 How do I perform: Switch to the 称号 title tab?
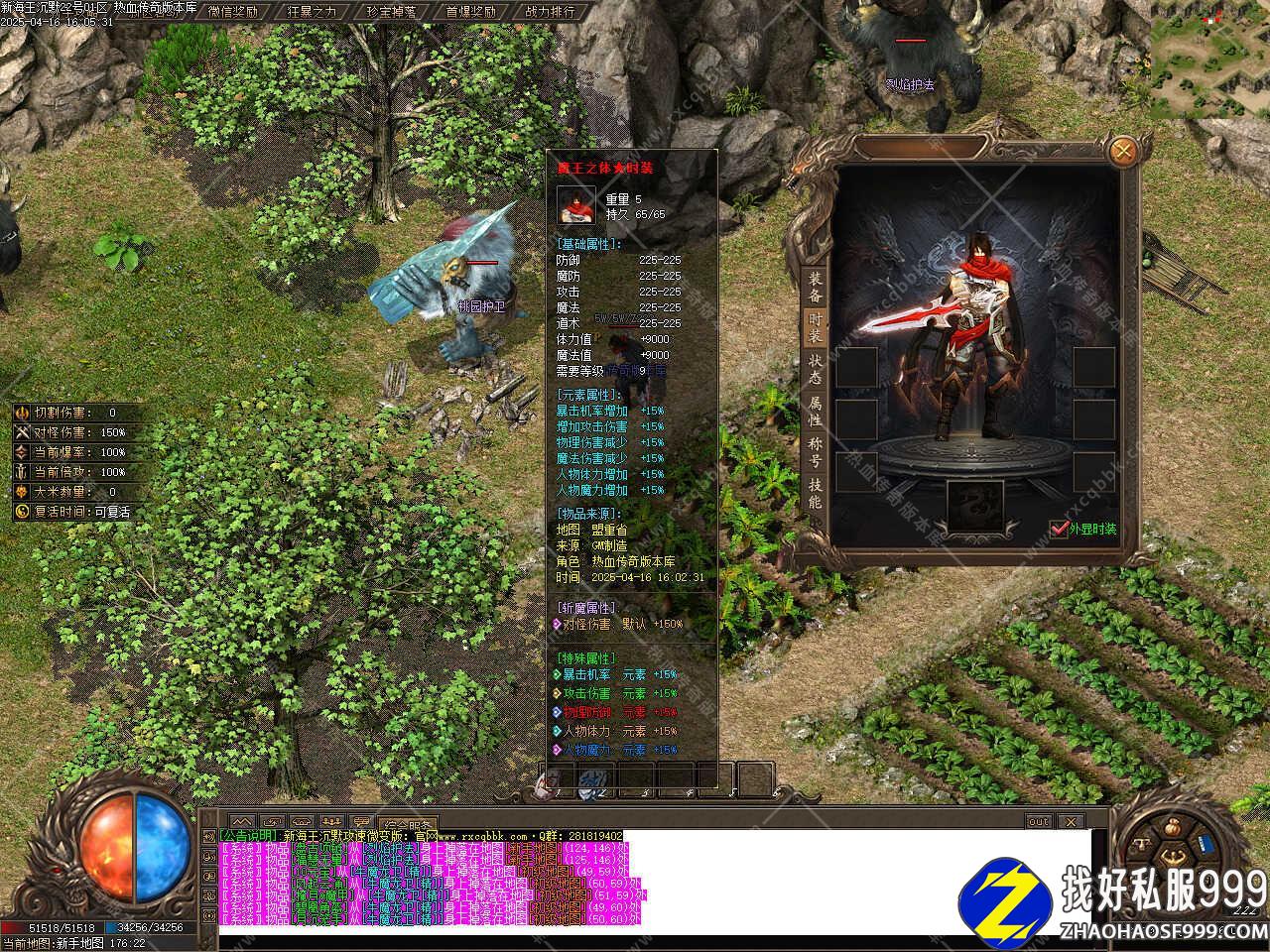(814, 452)
